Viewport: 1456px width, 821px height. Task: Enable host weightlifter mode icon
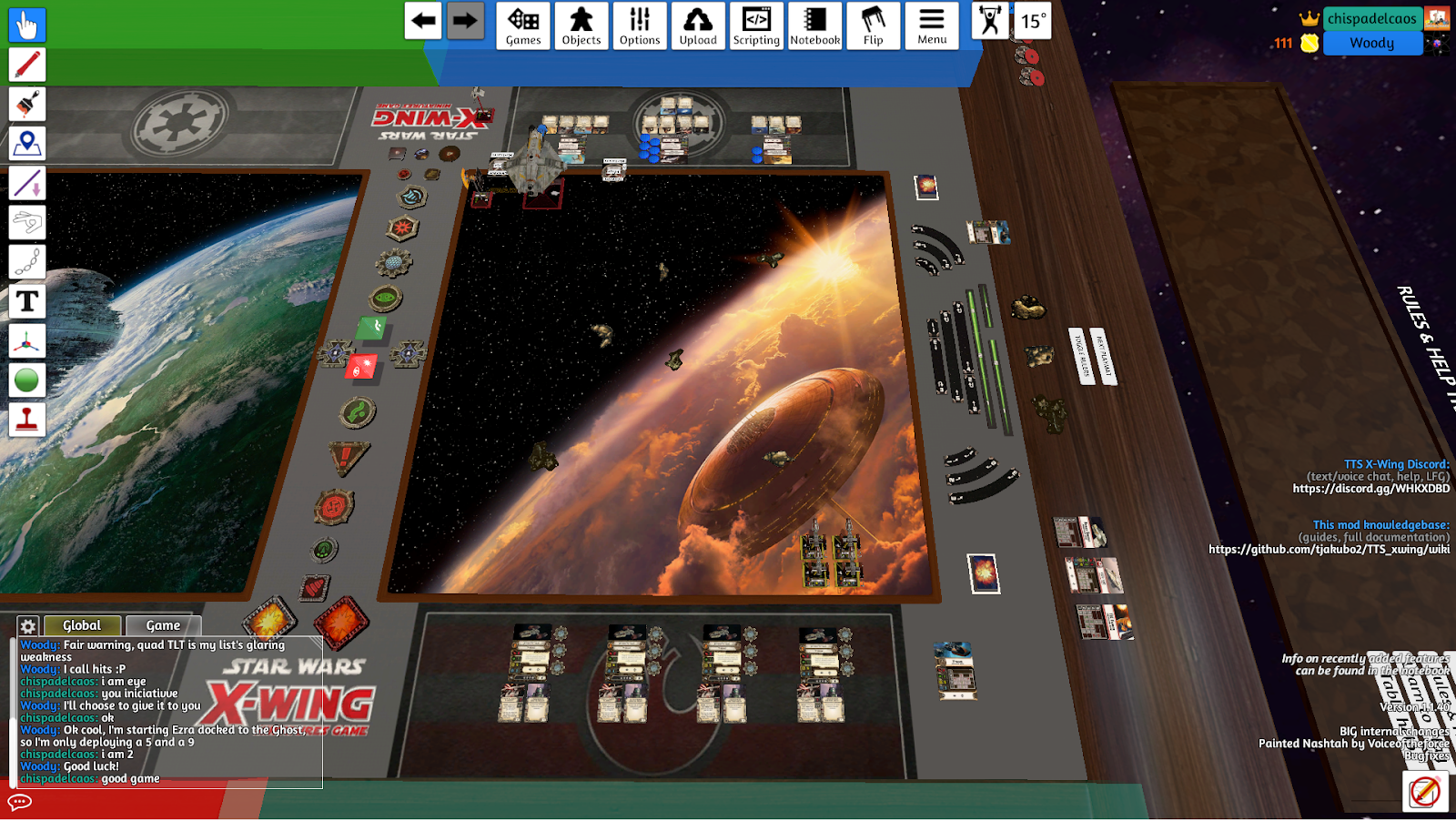[991, 22]
